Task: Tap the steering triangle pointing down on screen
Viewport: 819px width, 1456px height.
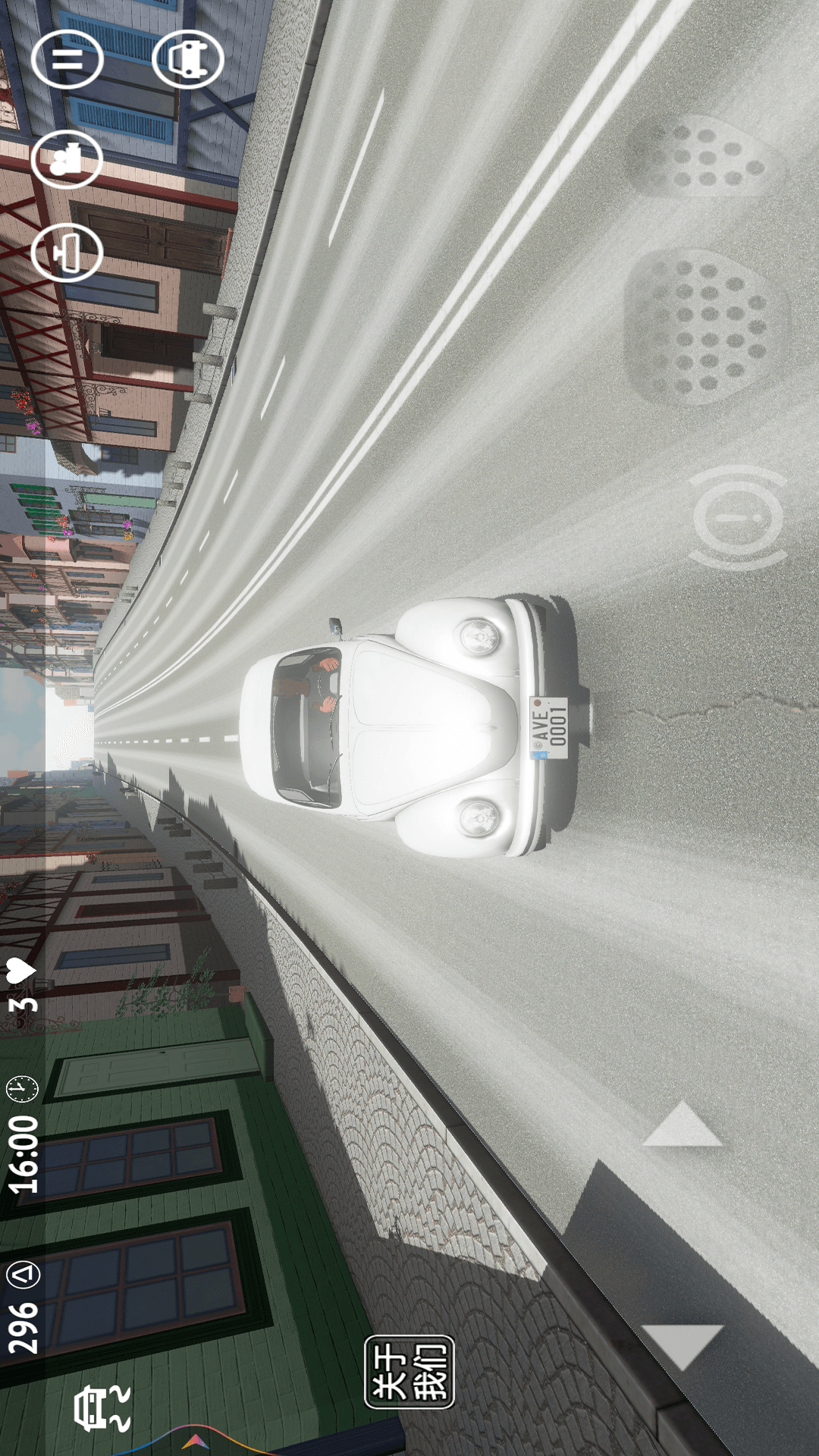Action: click(682, 1345)
